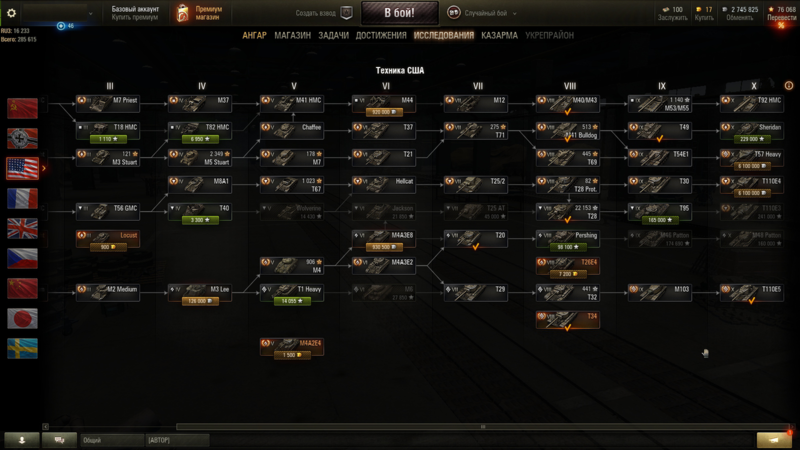Switch to the French flag nation

[x=22, y=198]
